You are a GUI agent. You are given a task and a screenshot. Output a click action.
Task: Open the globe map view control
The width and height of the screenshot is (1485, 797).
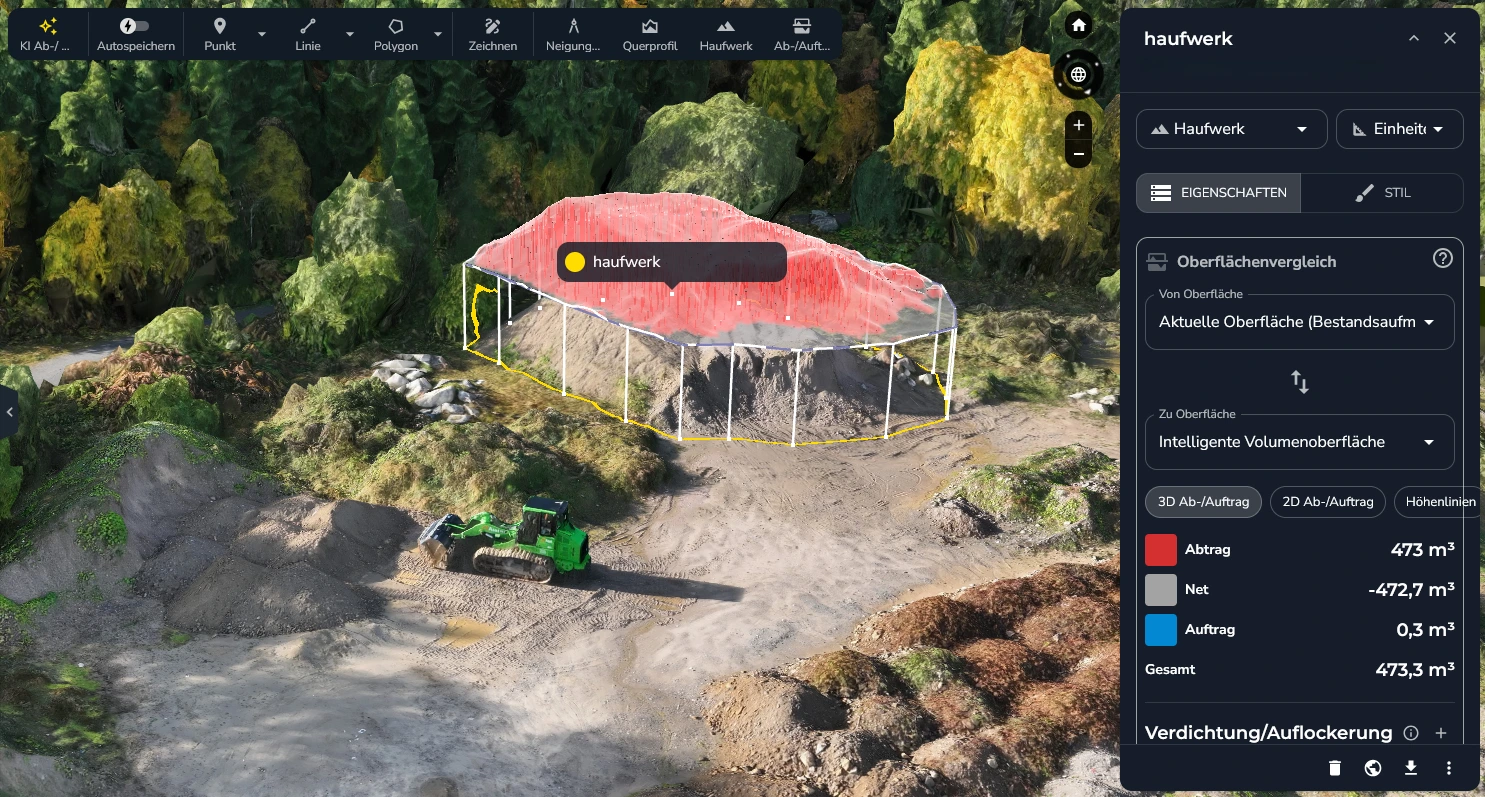1078,74
